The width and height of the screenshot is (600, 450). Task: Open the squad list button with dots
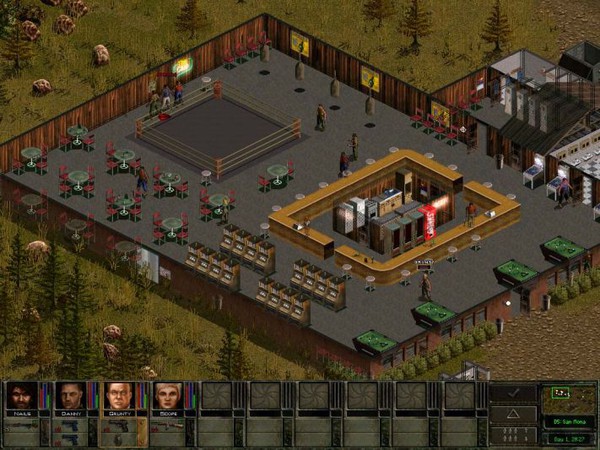click(514, 435)
